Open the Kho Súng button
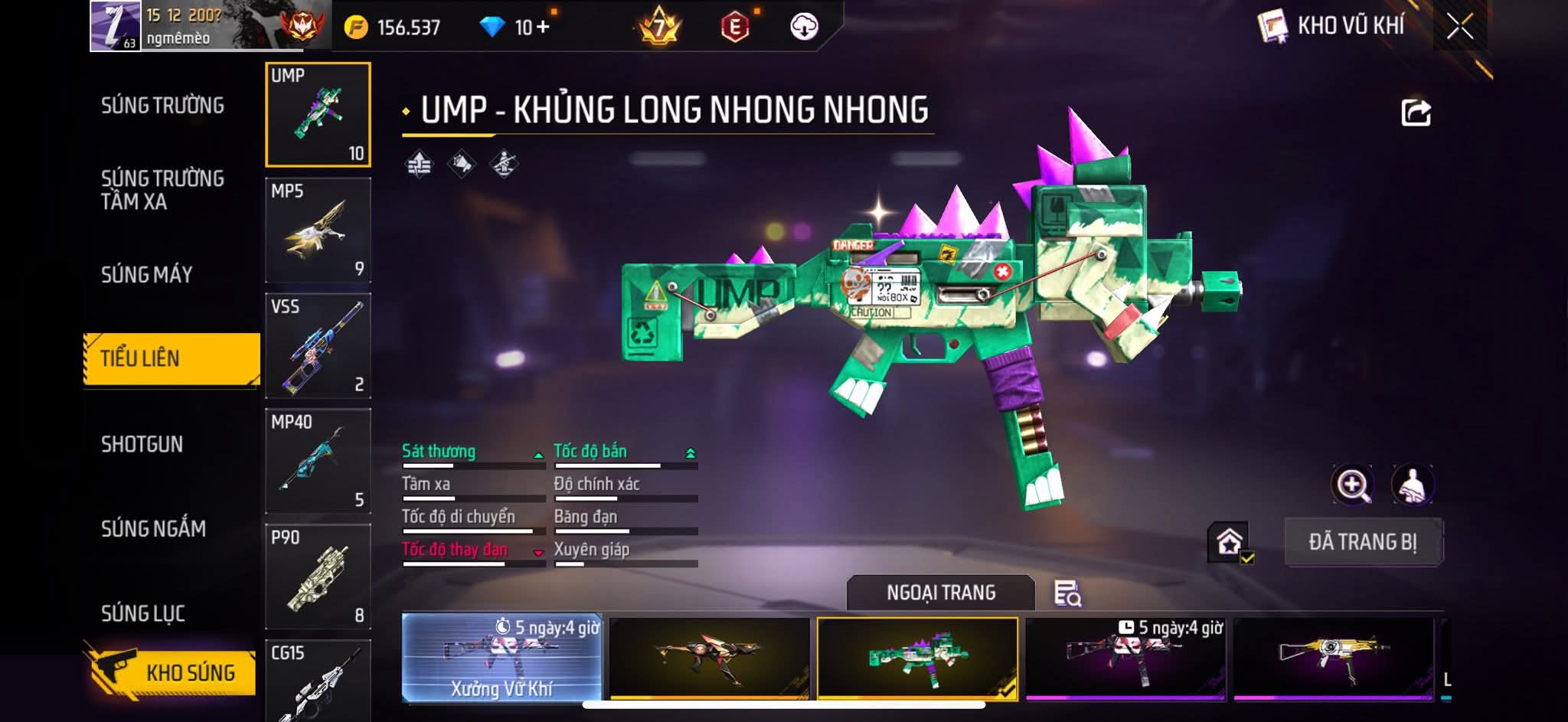 pyautogui.click(x=171, y=672)
